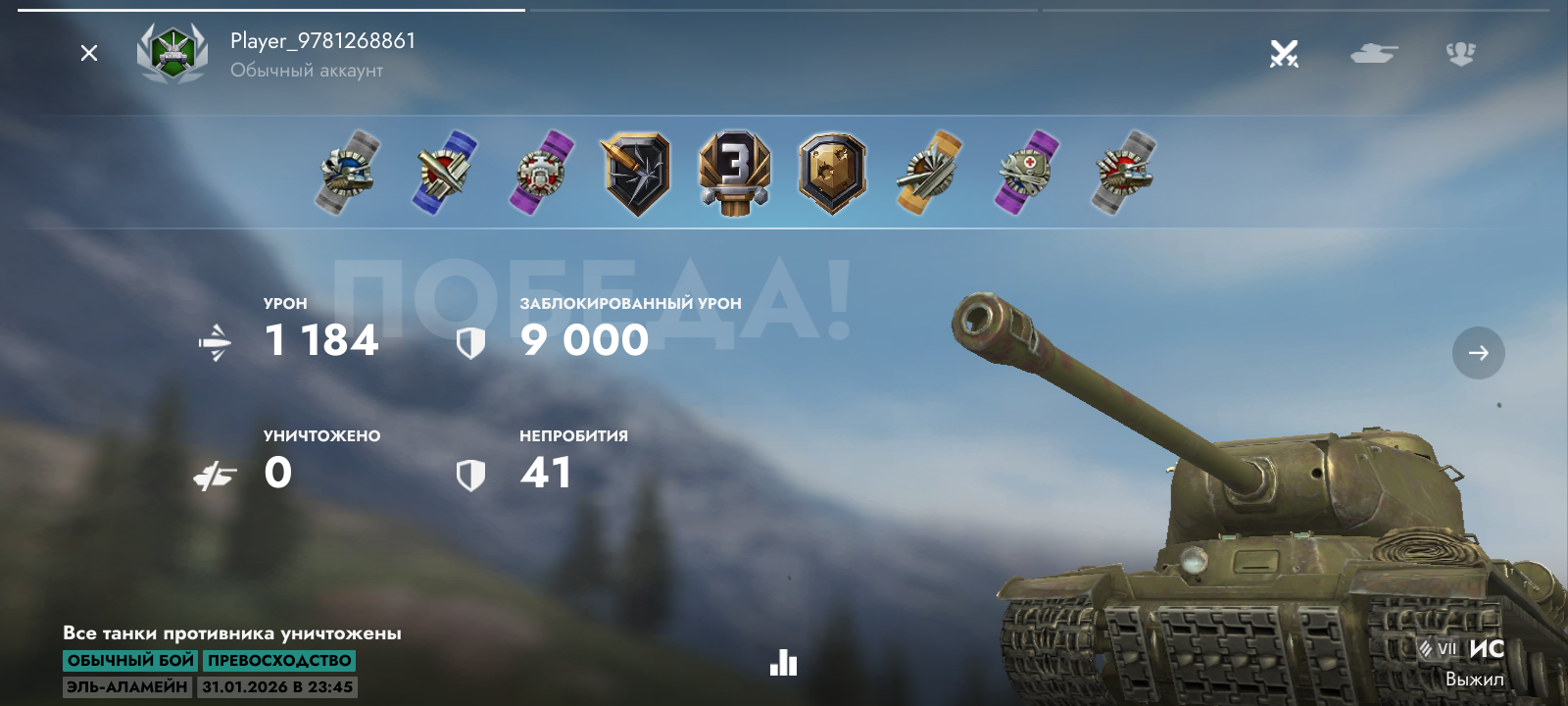Image resolution: width=1568 pixels, height=706 pixels.
Task: Open the team results tab
Action: 1460,53
